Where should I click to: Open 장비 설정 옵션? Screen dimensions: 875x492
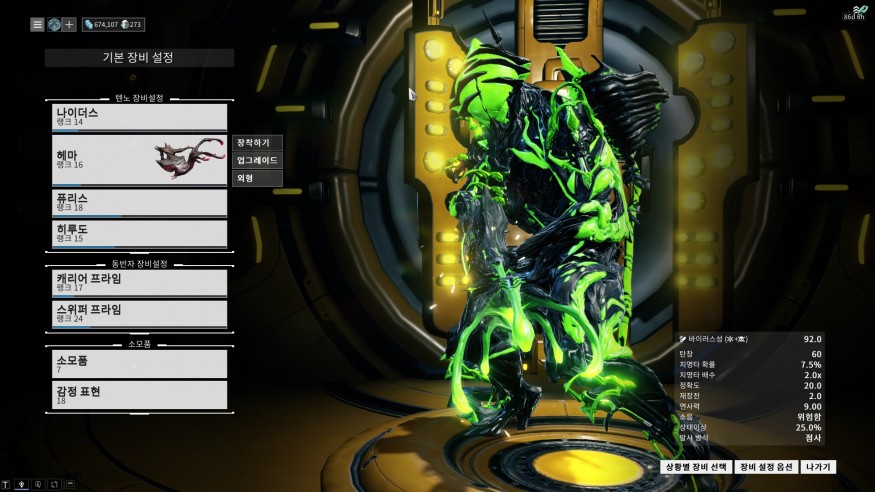point(766,467)
